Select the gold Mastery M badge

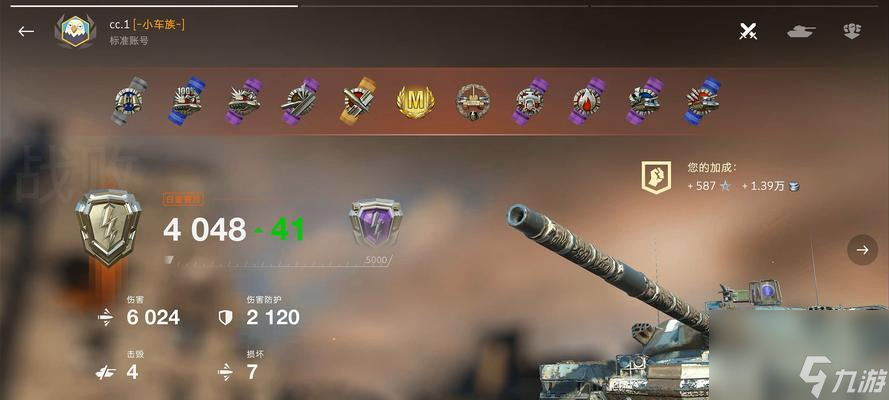pyautogui.click(x=415, y=101)
